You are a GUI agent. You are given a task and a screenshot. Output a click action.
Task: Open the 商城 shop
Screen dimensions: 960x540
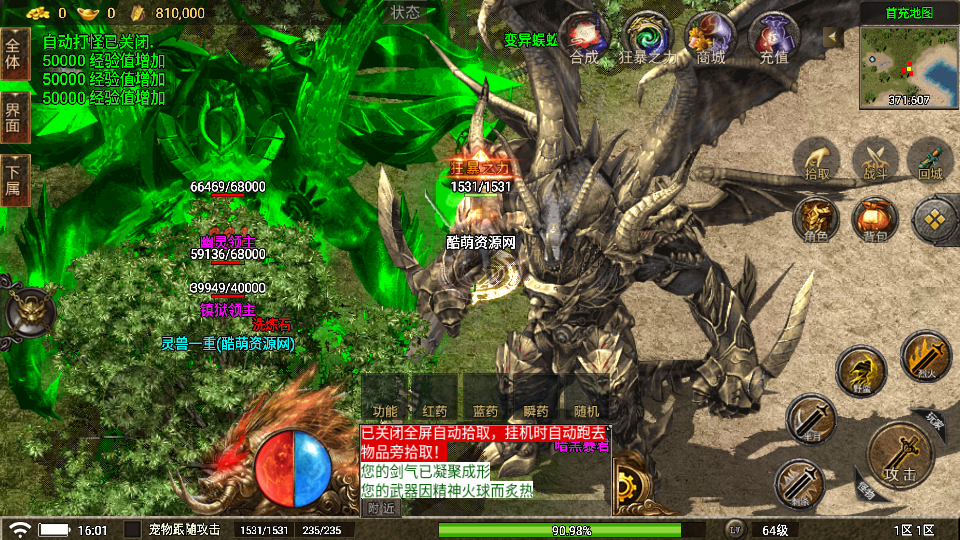point(711,39)
